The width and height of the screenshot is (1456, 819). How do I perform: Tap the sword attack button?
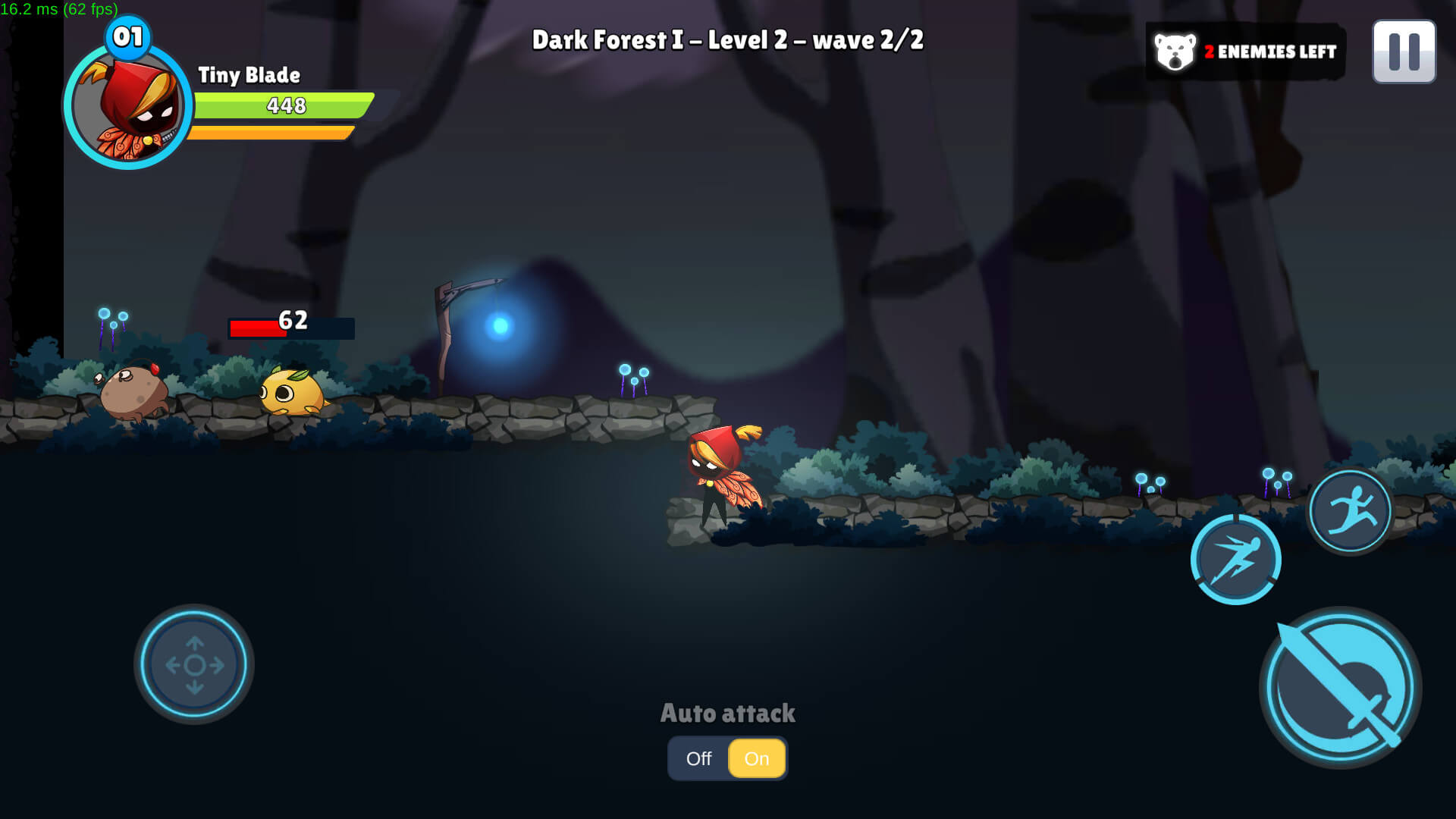[x=1340, y=688]
